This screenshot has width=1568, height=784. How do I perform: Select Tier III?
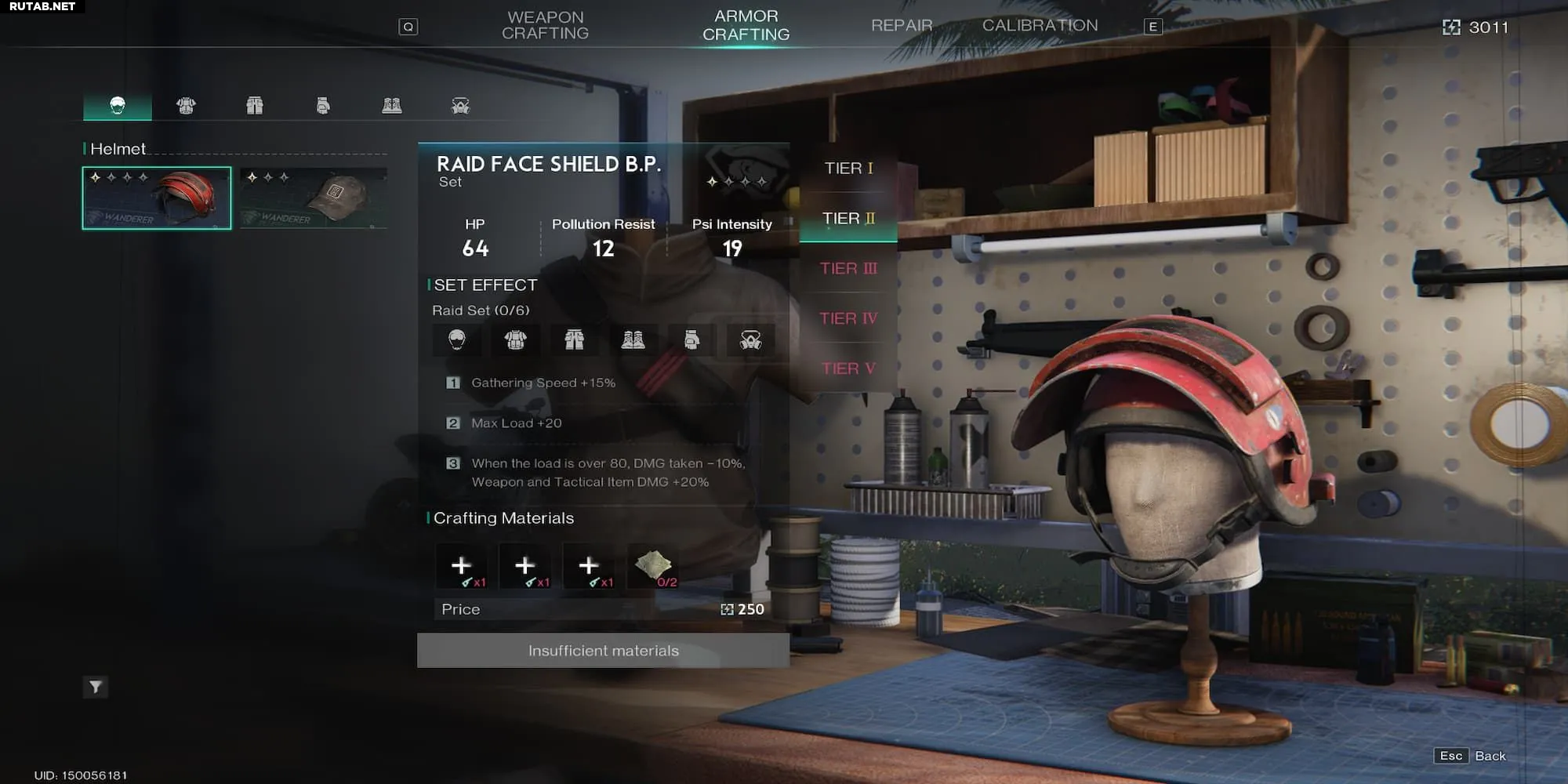coord(848,269)
